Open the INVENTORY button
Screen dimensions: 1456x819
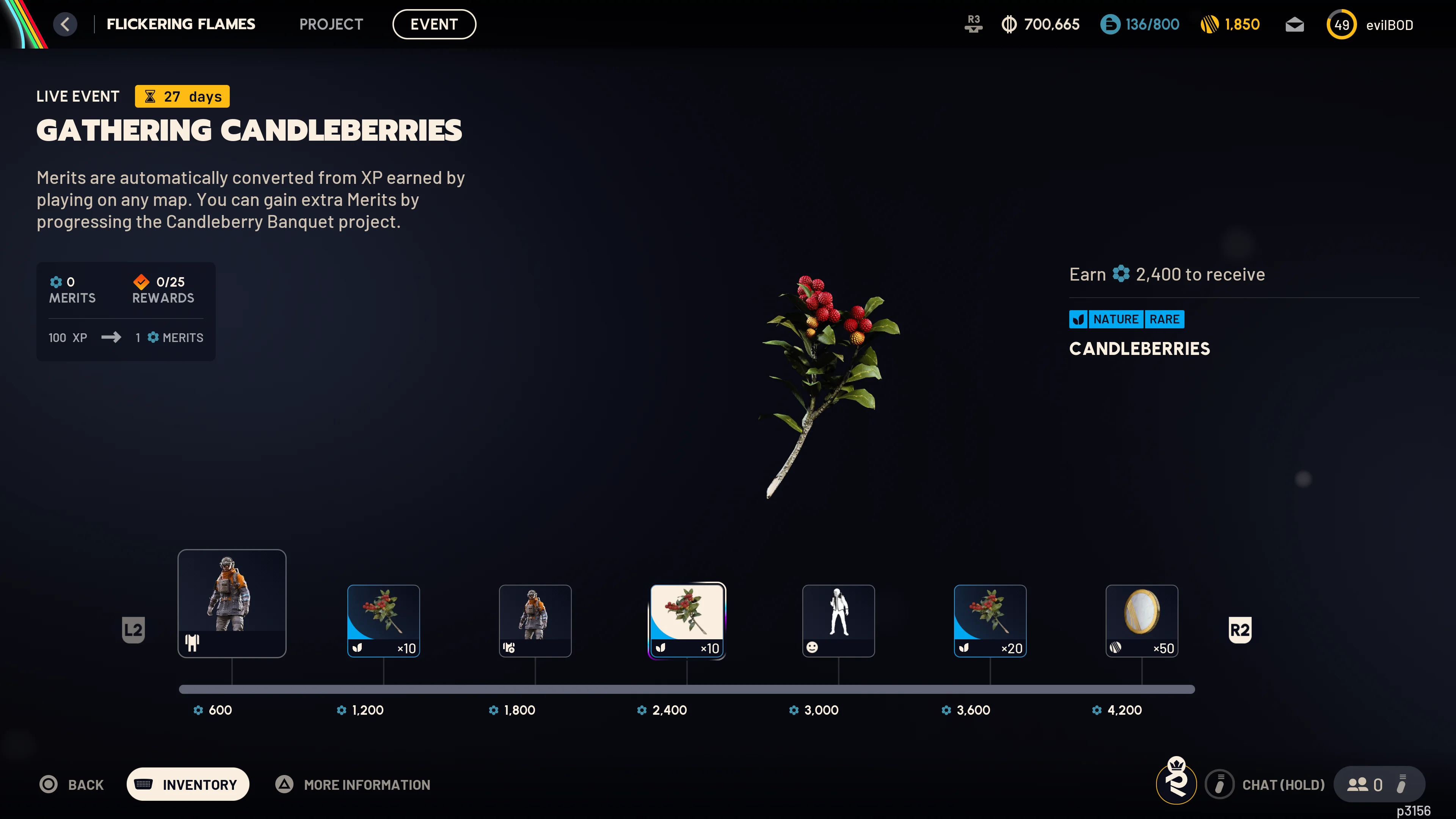[x=188, y=784]
